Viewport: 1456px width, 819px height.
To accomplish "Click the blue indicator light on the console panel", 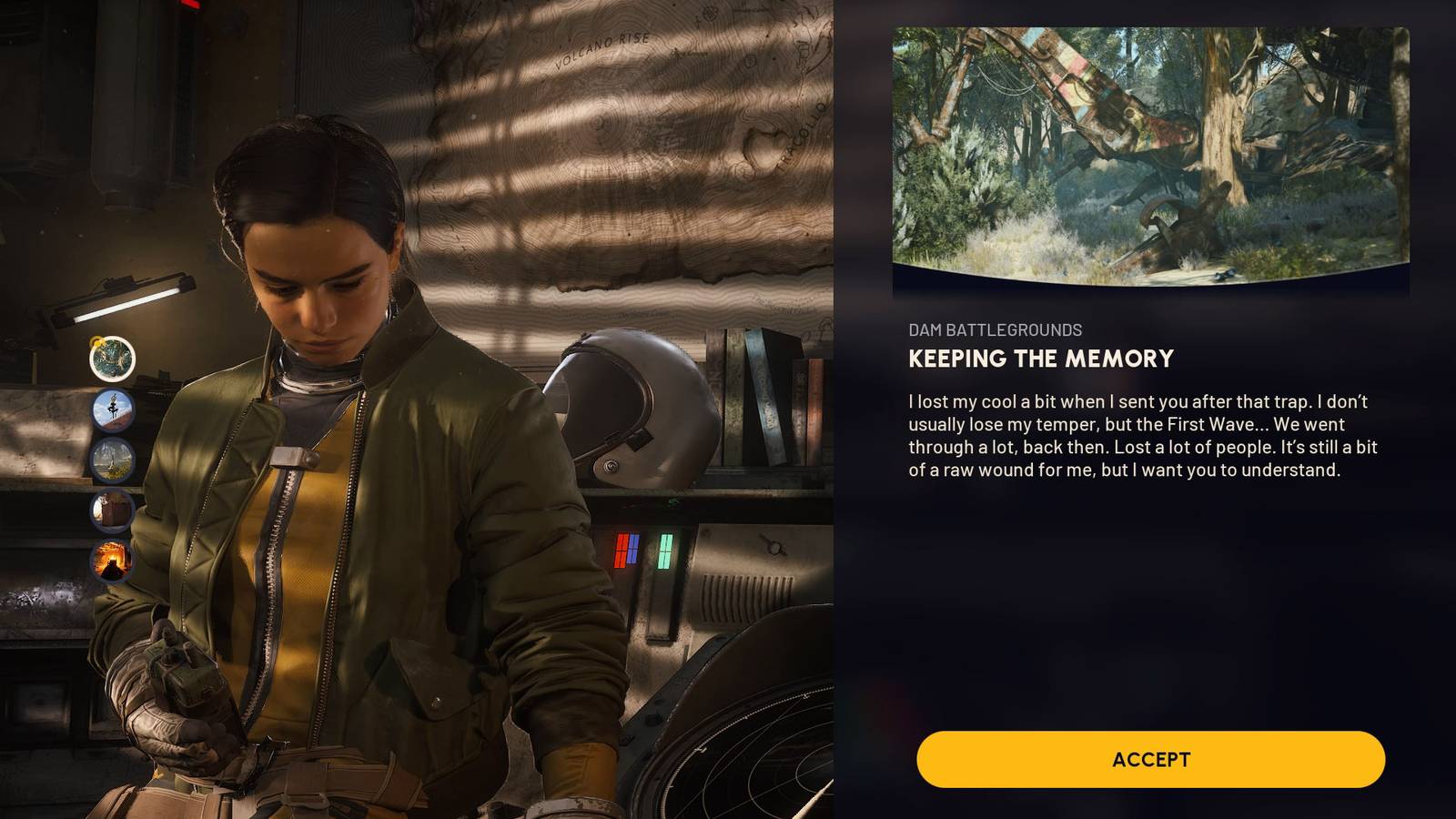I will [x=632, y=549].
